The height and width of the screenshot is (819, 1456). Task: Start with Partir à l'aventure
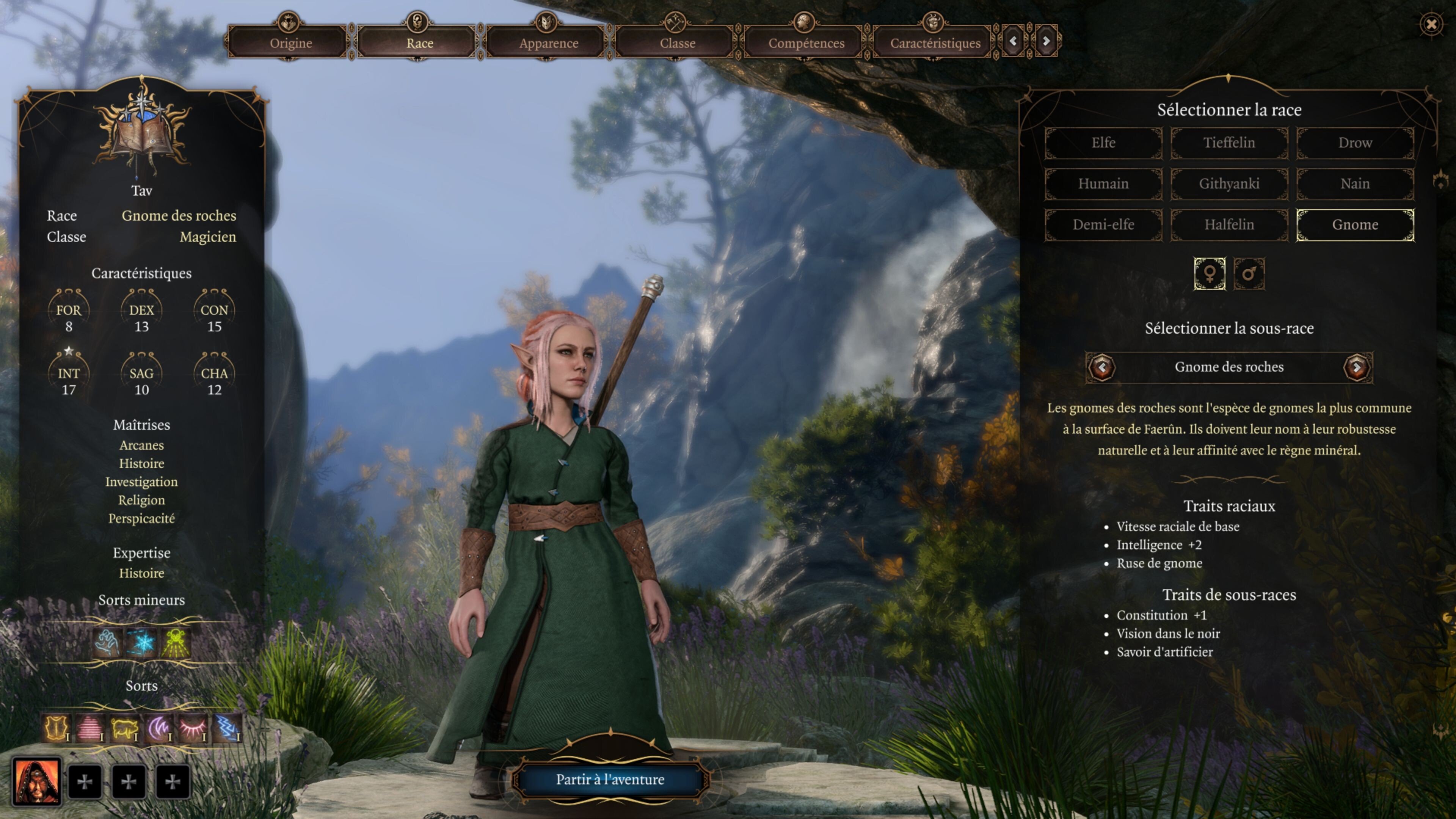point(610,780)
